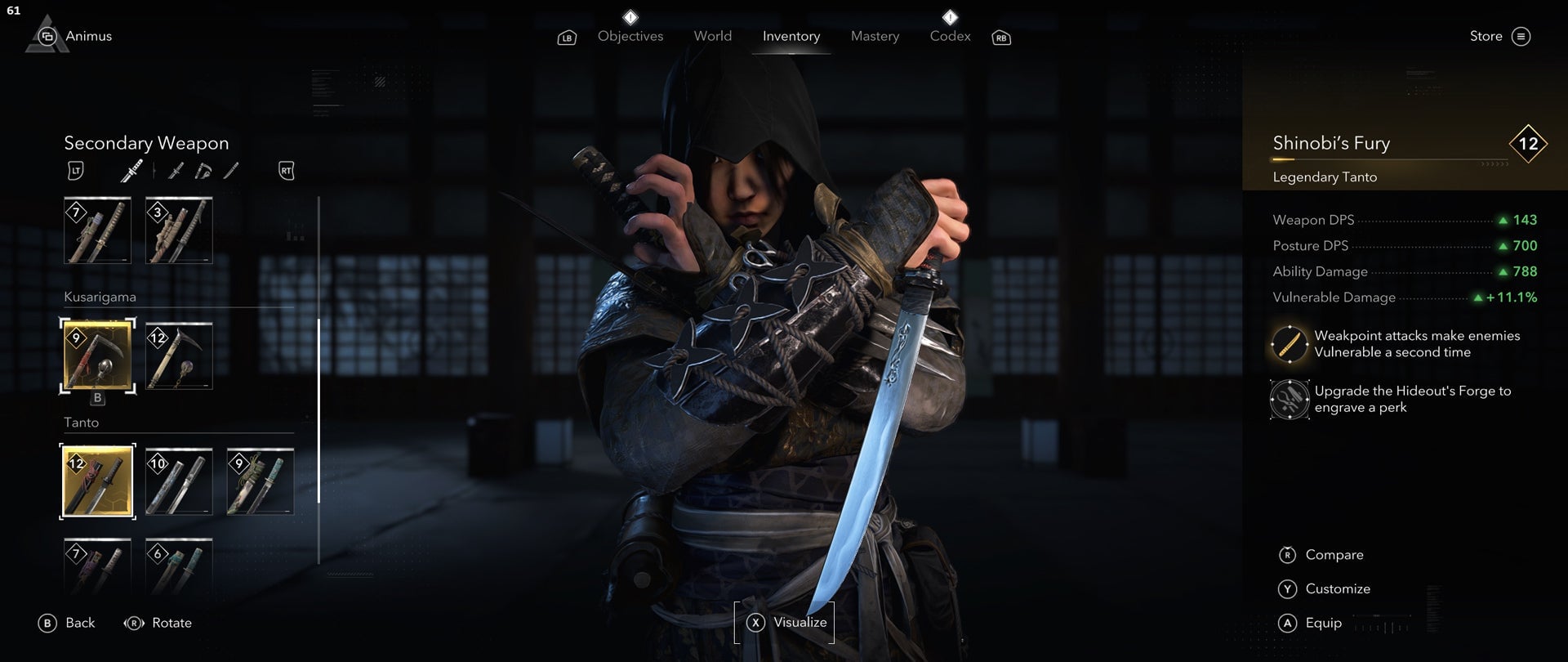Select the level 12 Tanto Shinobi's Fury
The width and height of the screenshot is (1568, 662).
[x=97, y=481]
